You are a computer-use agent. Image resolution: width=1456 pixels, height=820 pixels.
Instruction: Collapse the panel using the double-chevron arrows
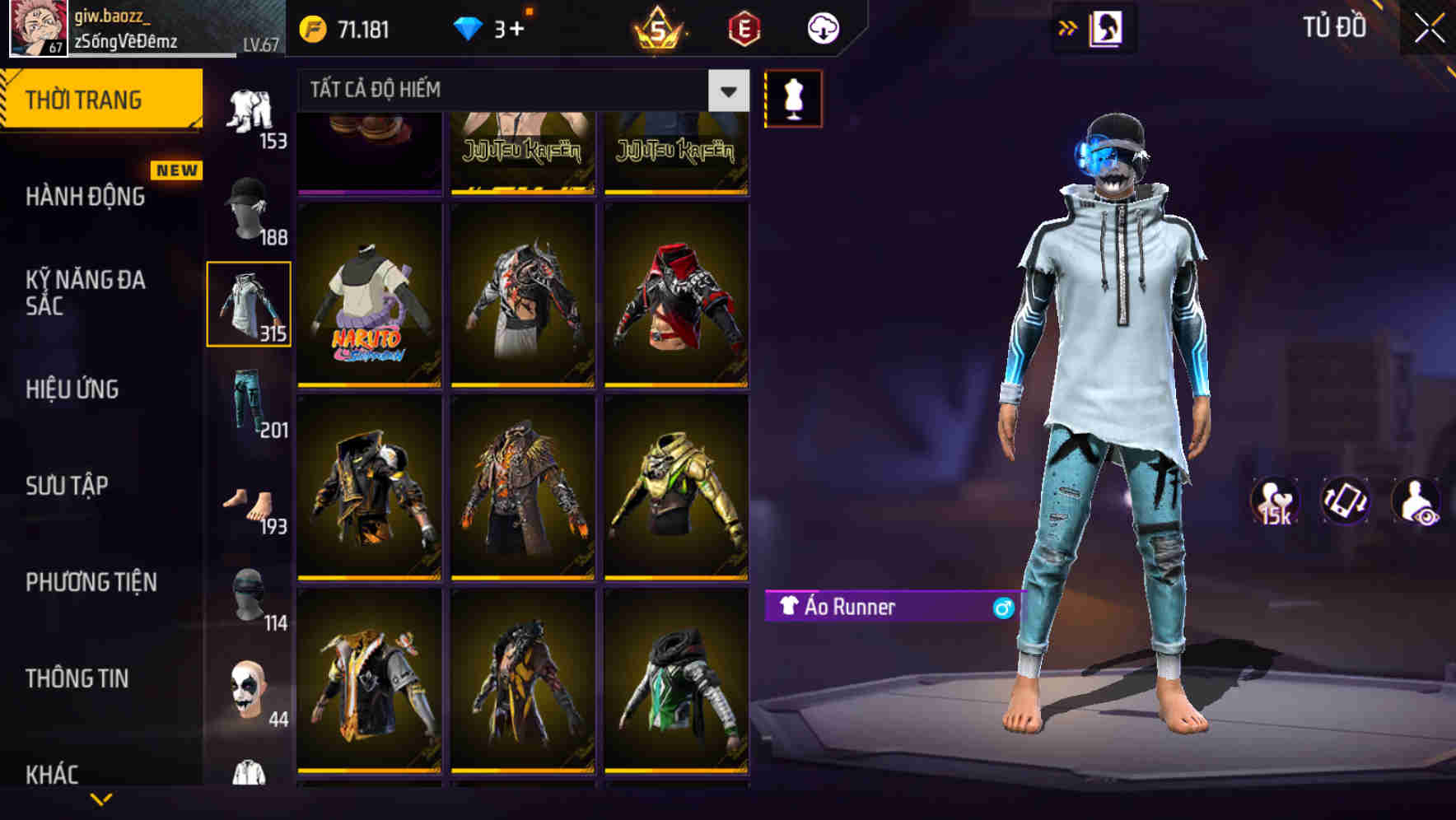1068,27
